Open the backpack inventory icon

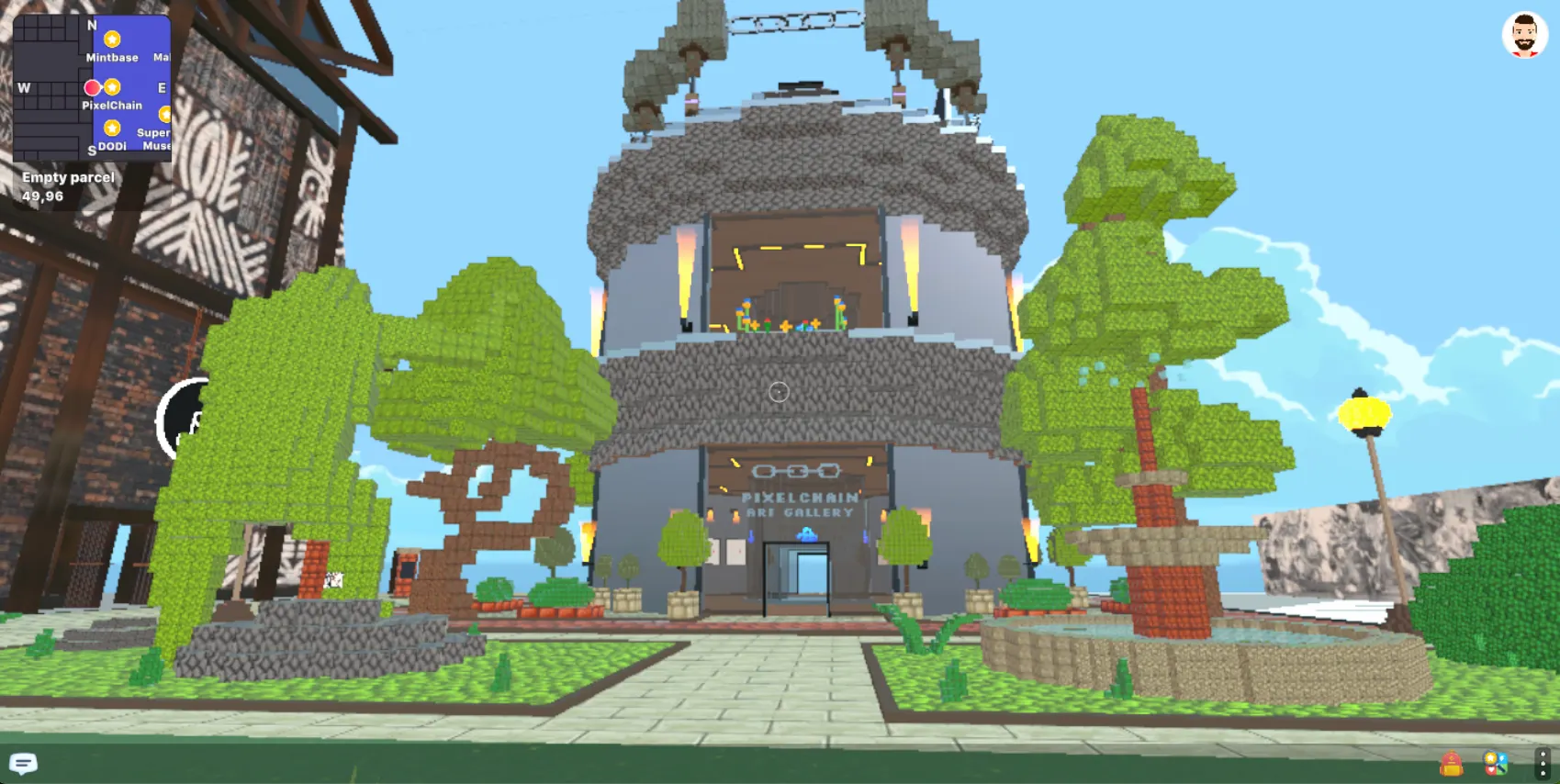(1451, 762)
